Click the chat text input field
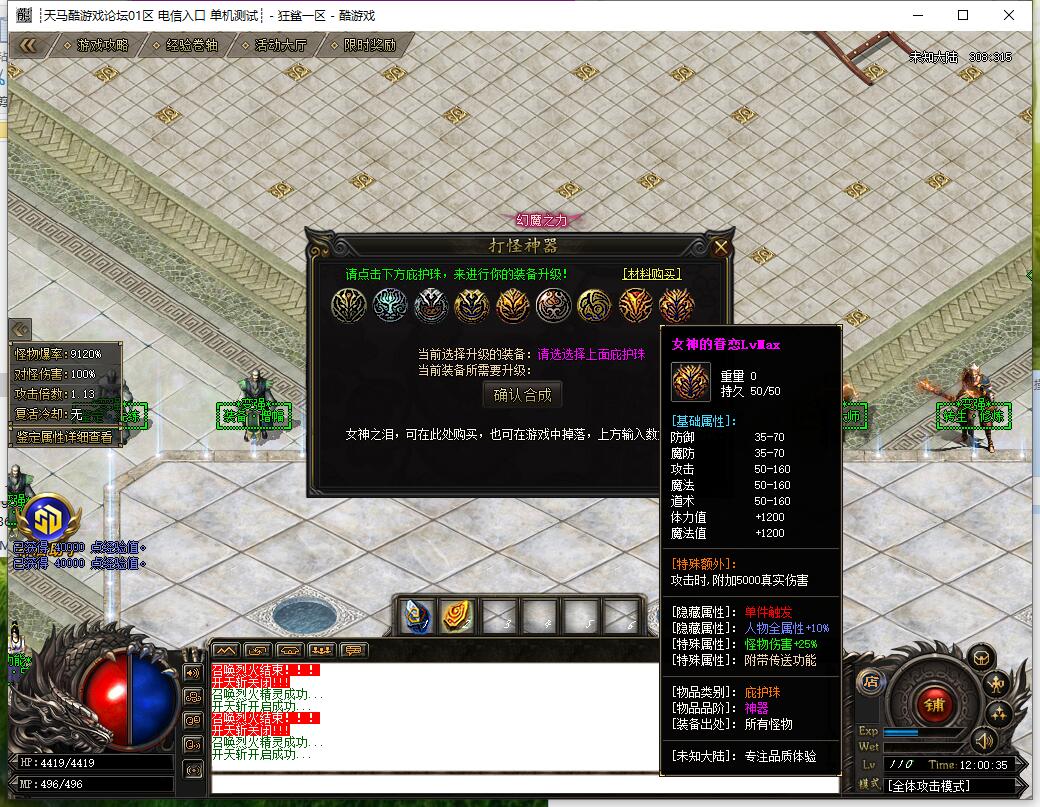This screenshot has width=1040, height=807. point(520,786)
